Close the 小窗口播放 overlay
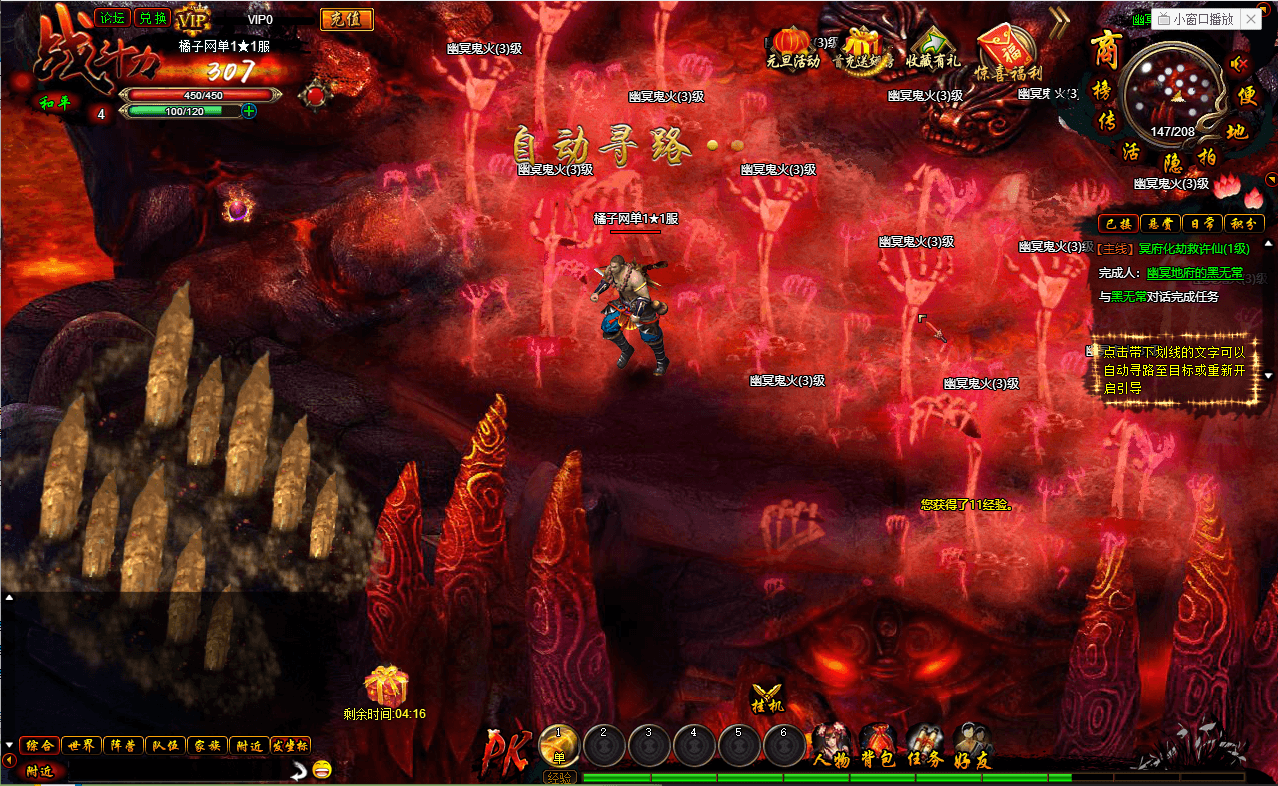 [x=1252, y=19]
